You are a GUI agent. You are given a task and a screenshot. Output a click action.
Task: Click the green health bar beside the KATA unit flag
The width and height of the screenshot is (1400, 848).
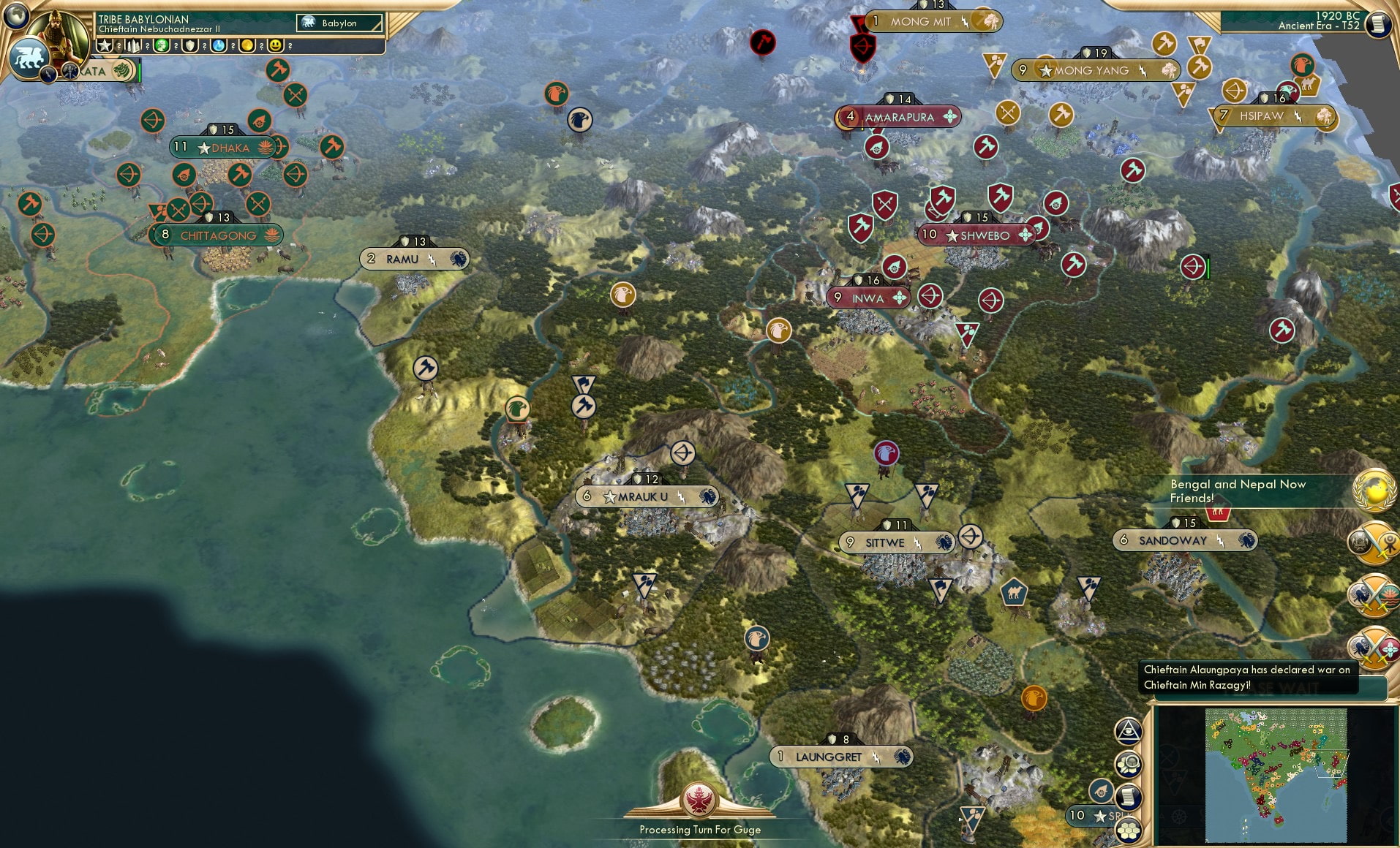tap(140, 71)
